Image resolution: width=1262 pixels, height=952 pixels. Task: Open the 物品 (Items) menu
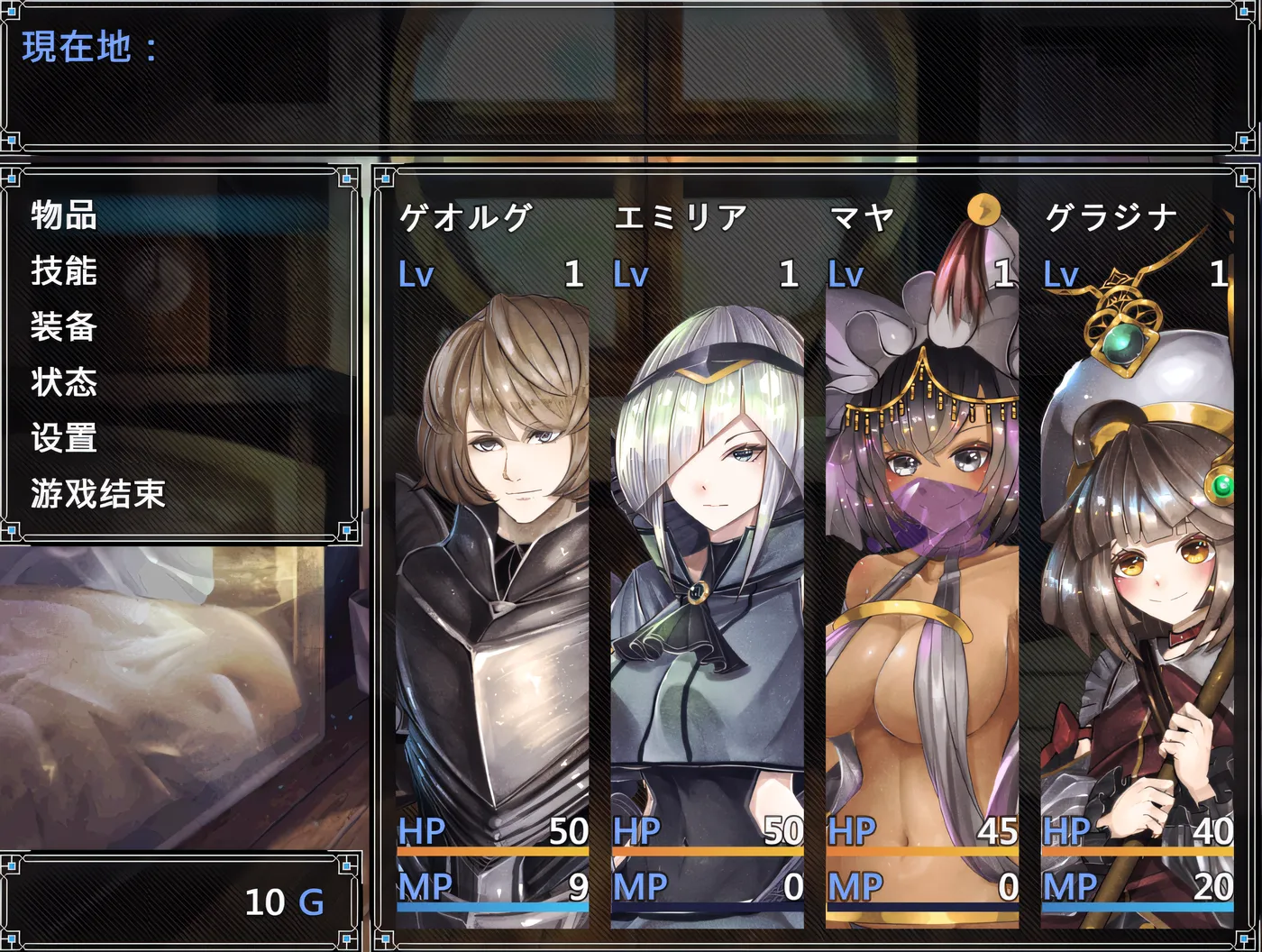tap(63, 216)
